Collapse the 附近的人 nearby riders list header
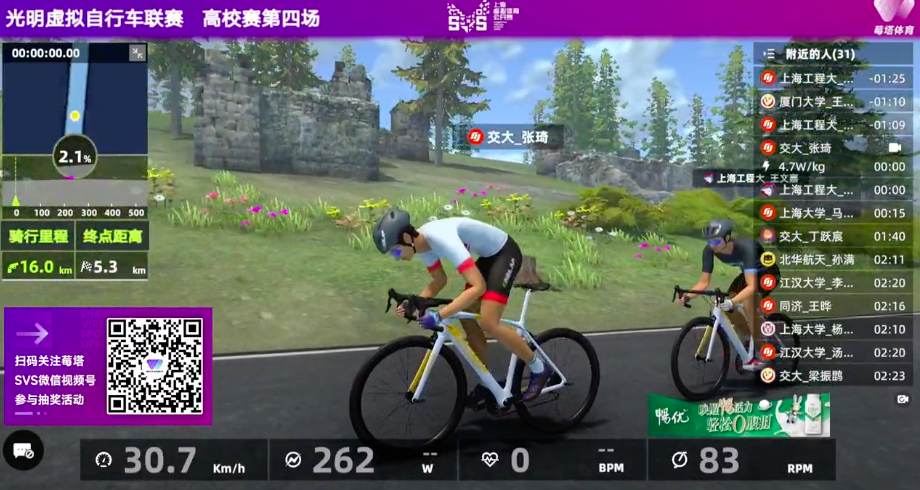The height and width of the screenshot is (490, 920). (x=769, y=54)
